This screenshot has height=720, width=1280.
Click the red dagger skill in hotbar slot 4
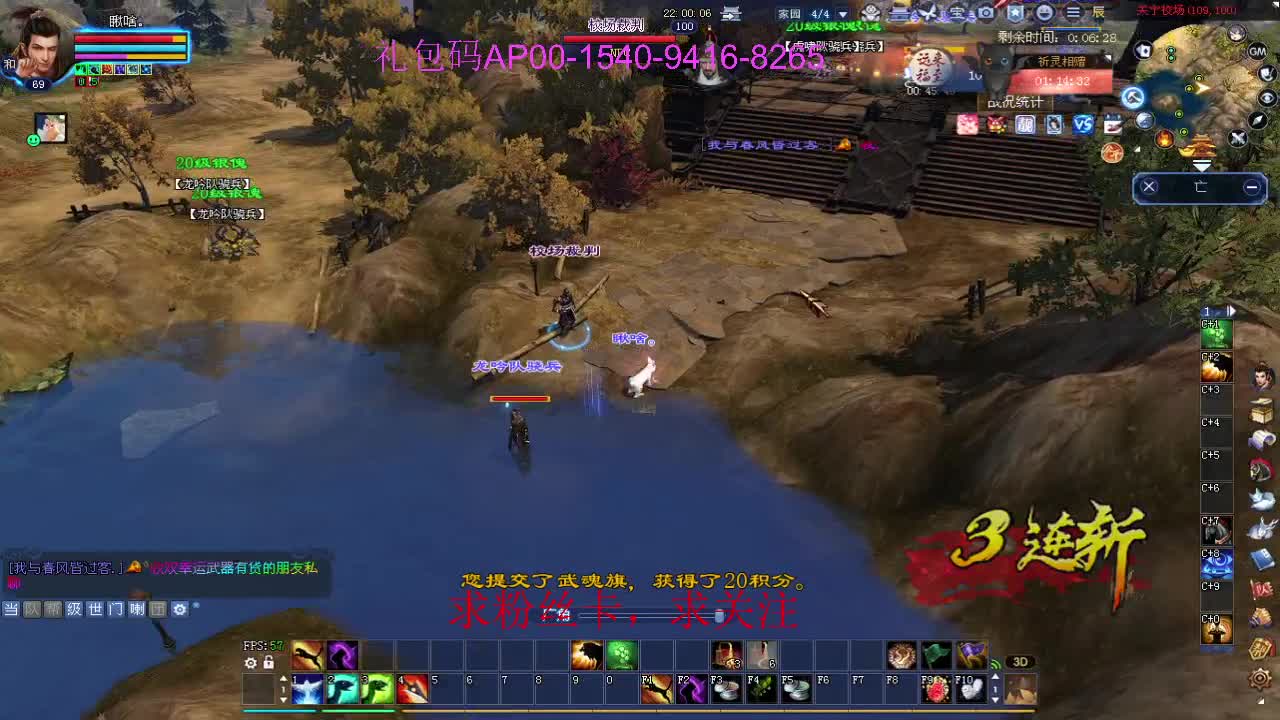pyautogui.click(x=410, y=690)
